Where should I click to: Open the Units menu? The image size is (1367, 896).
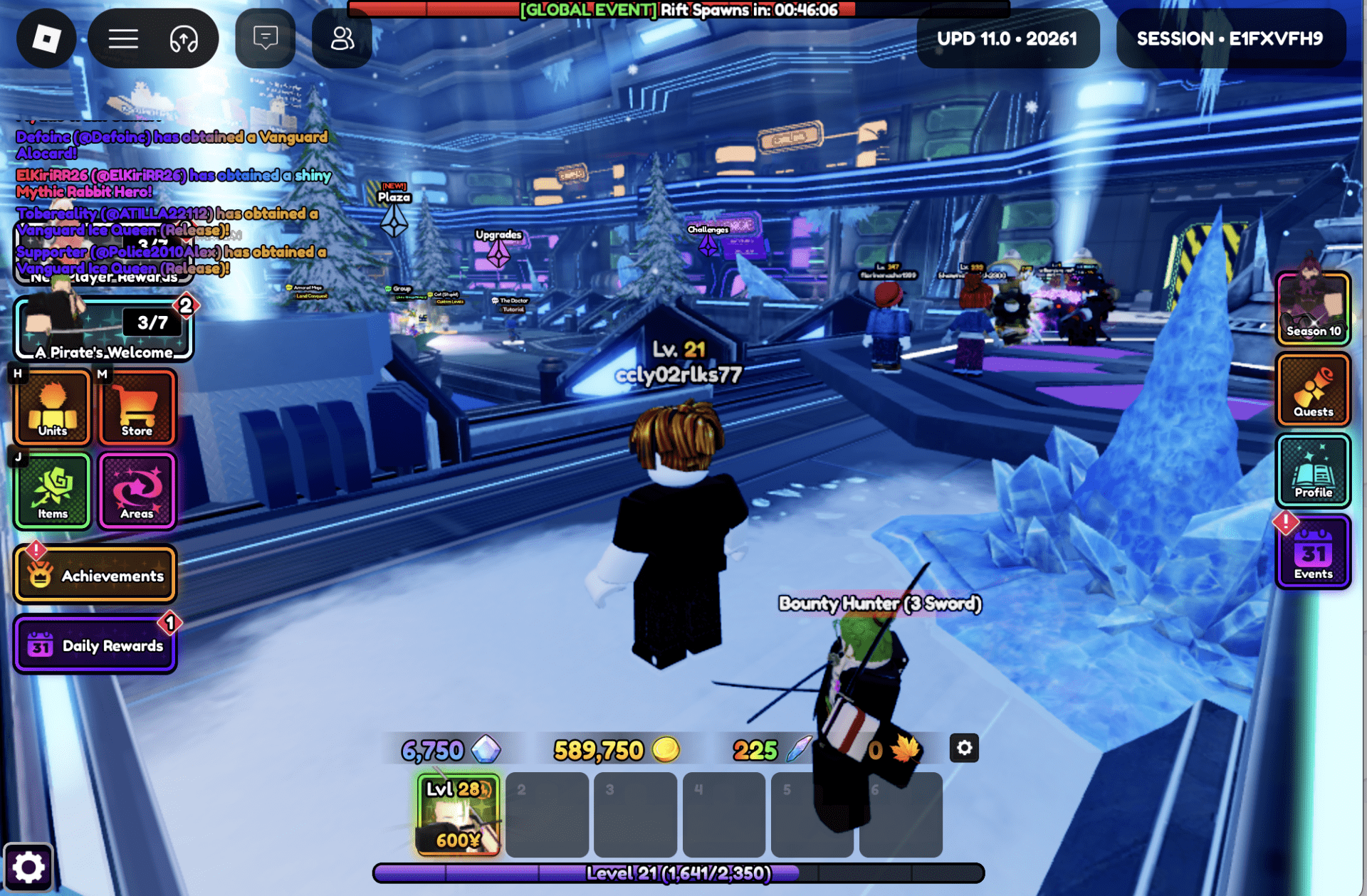pyautogui.click(x=52, y=407)
